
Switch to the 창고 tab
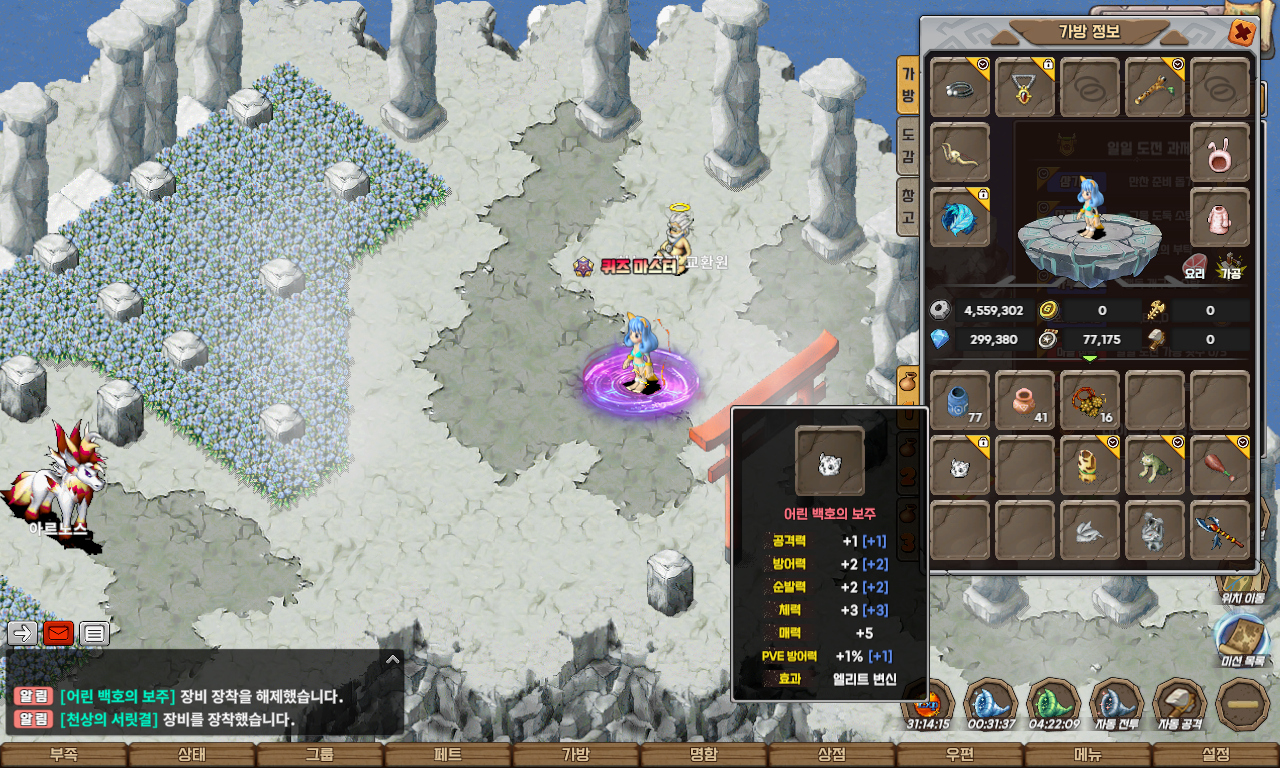pyautogui.click(x=907, y=206)
